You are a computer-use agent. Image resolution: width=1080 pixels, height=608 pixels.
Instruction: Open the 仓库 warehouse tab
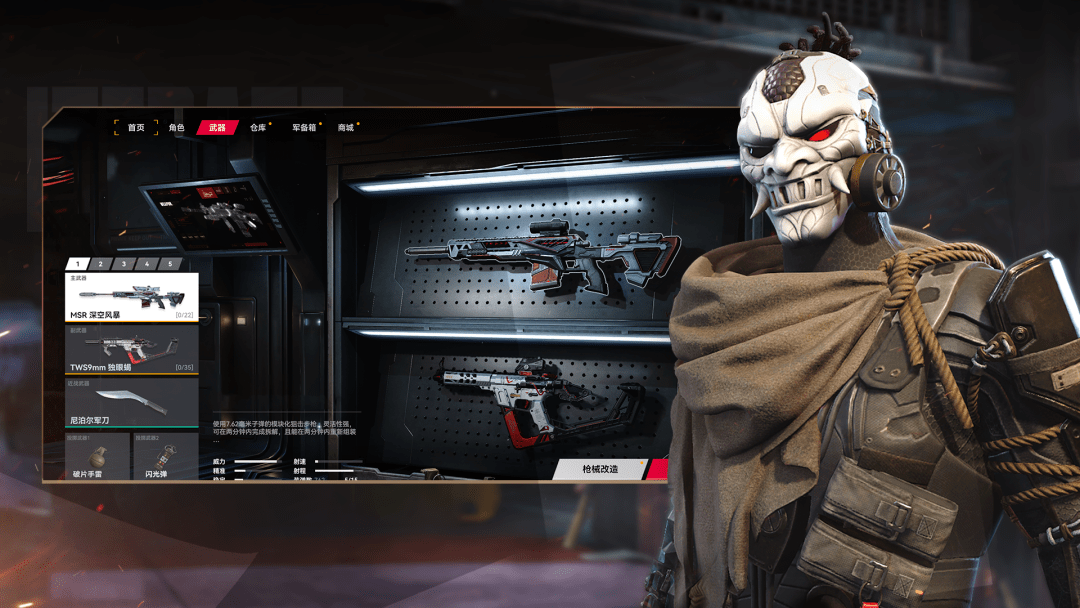point(258,128)
